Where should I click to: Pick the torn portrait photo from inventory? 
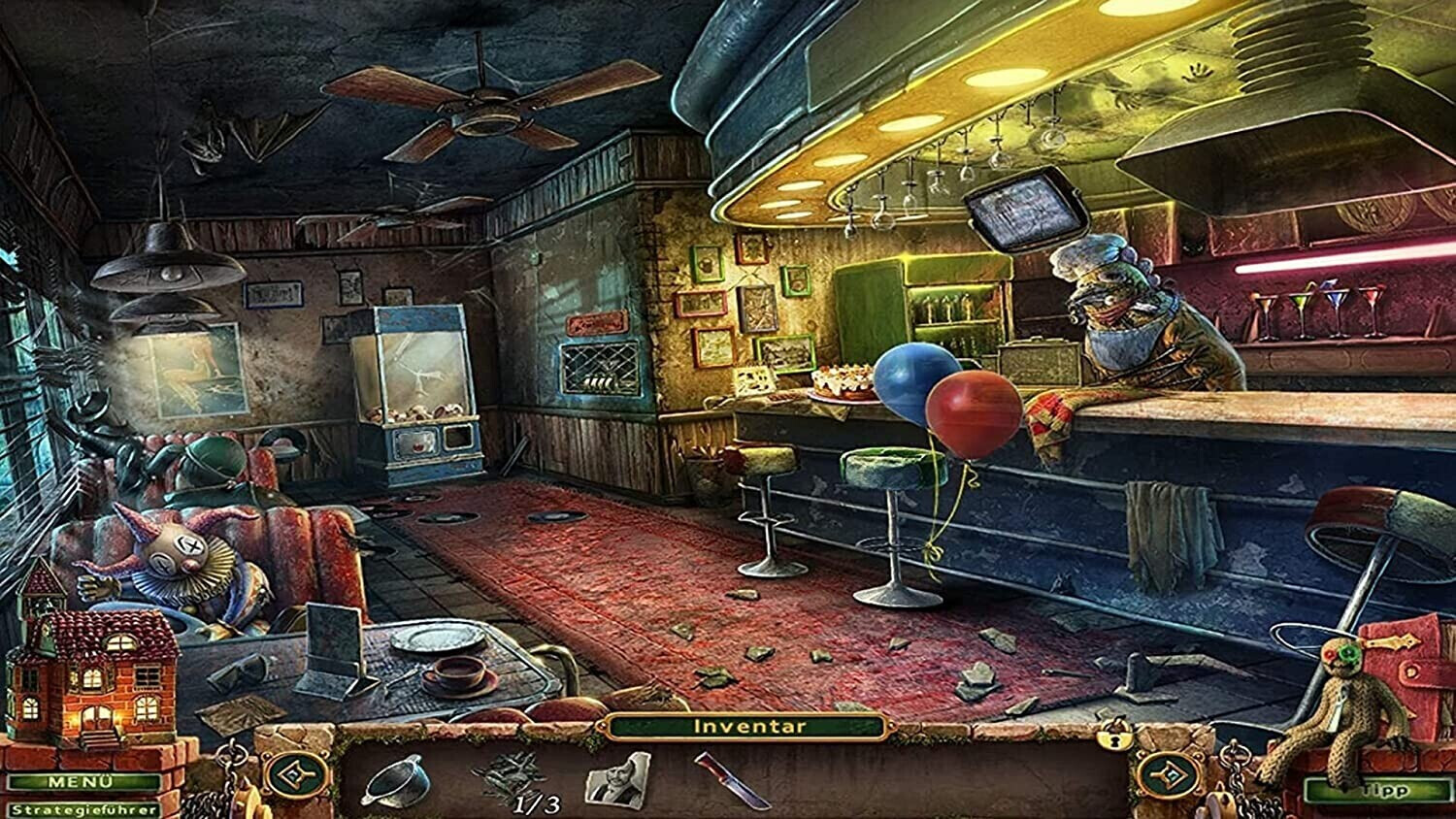click(617, 779)
